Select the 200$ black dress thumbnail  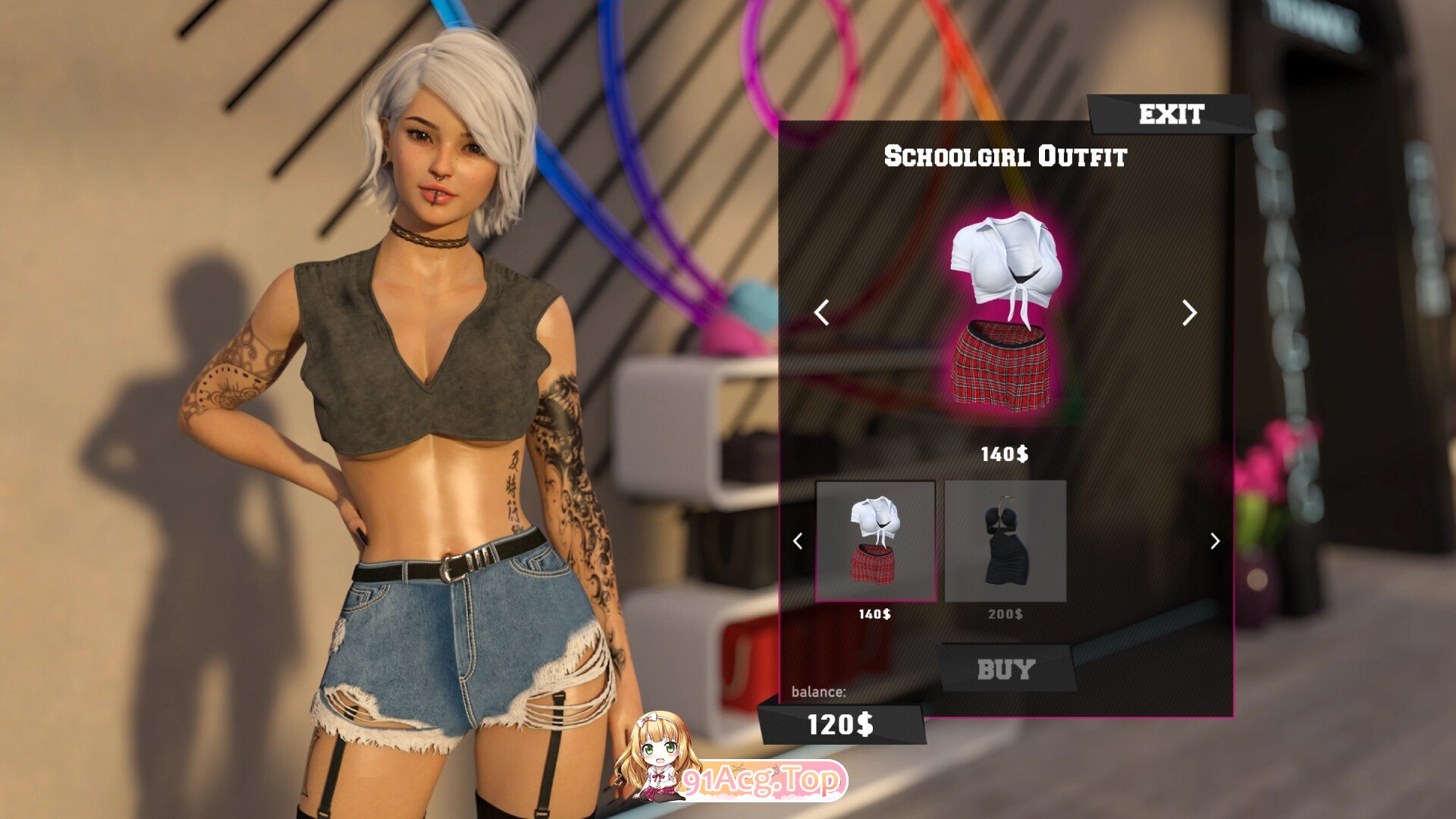coord(1005,541)
